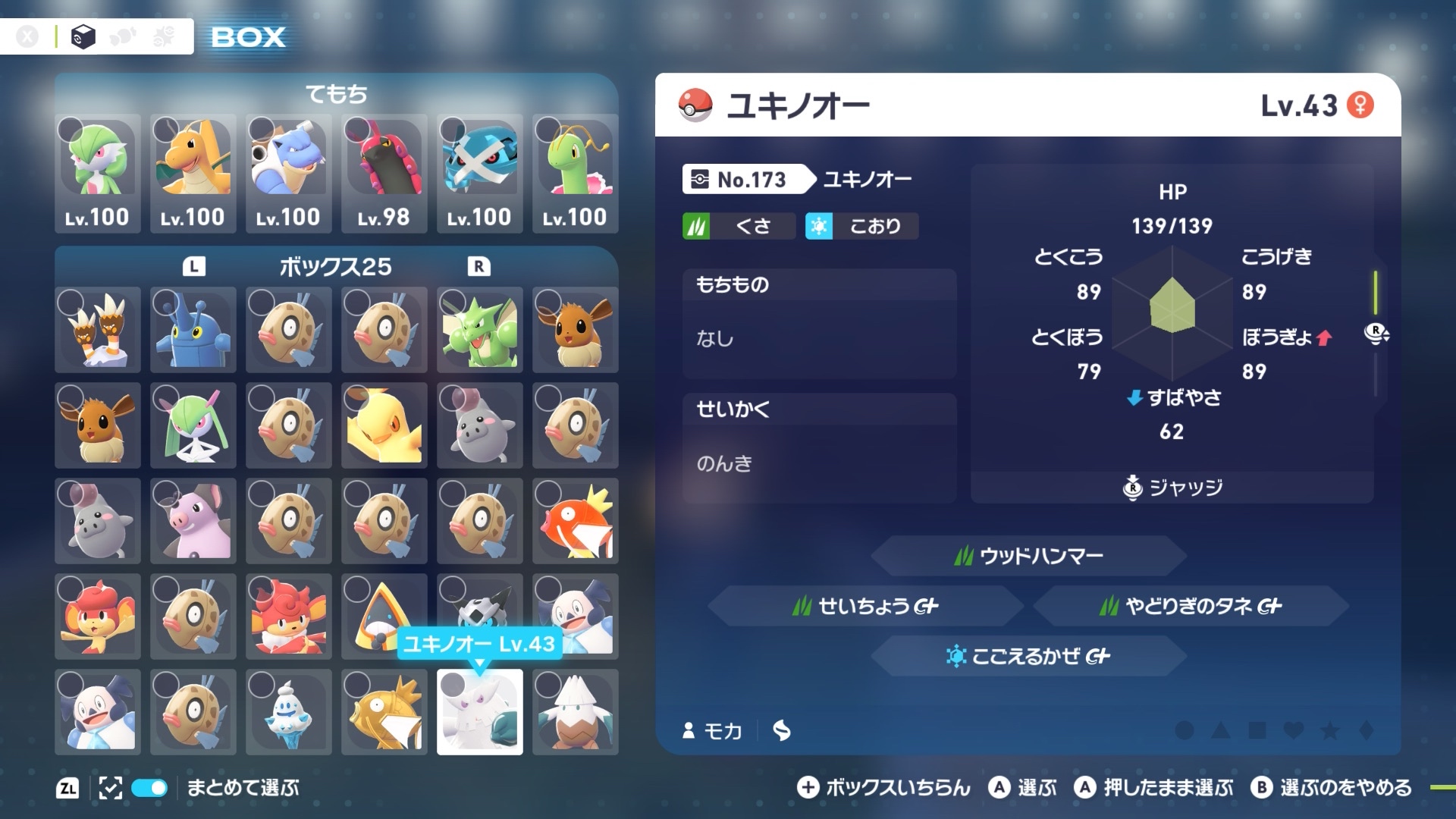Select the Lv.98 Eternatus party slot
This screenshot has width=1456, height=819.
coord(384,172)
